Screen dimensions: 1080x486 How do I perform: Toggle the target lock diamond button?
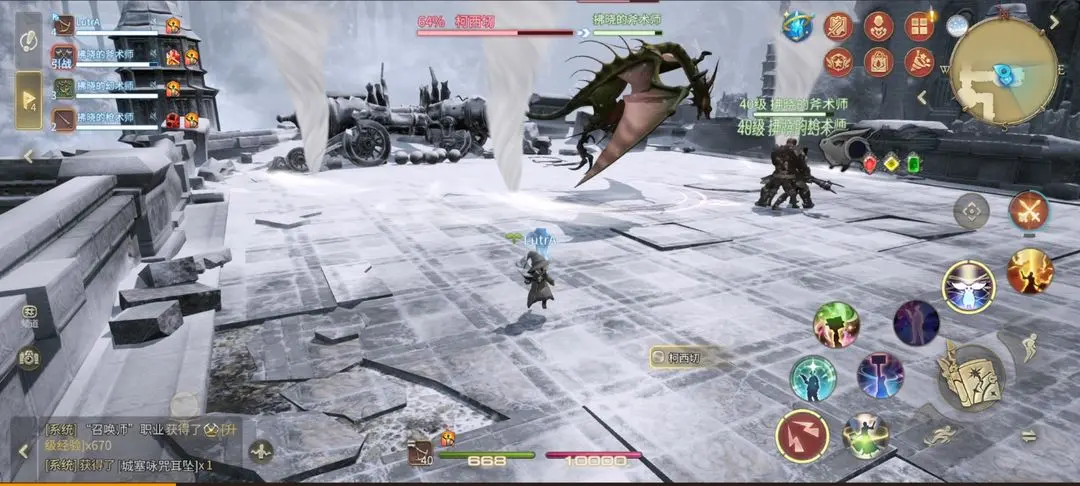[x=970, y=210]
